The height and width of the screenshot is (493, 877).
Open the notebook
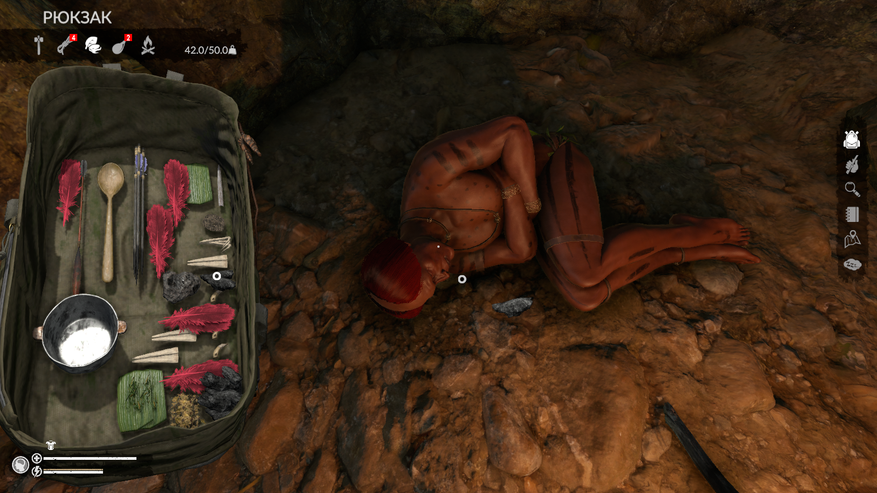[x=852, y=215]
